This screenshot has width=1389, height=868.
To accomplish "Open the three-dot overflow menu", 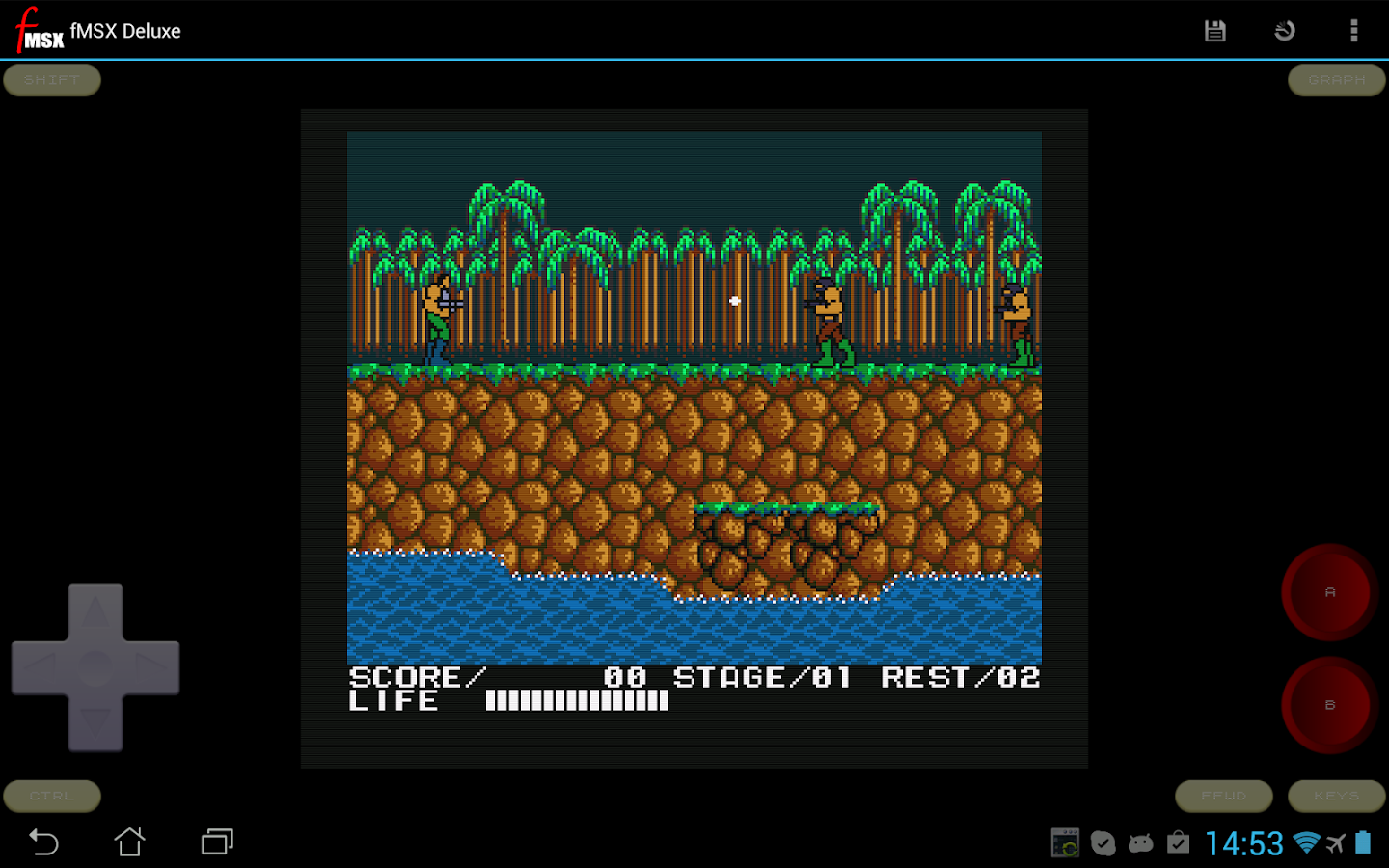I will (1354, 30).
